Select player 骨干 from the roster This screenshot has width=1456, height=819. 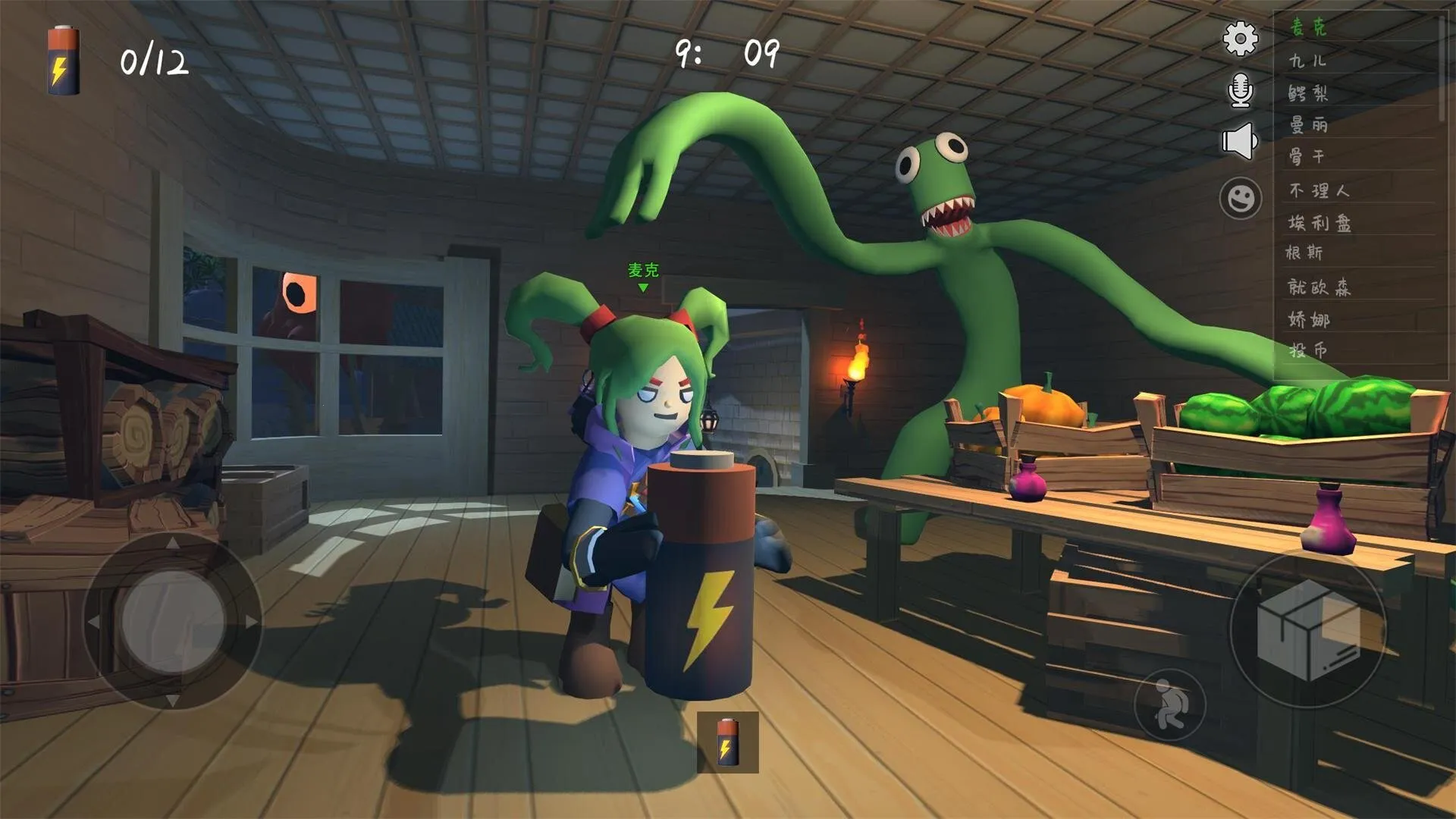tap(1307, 157)
